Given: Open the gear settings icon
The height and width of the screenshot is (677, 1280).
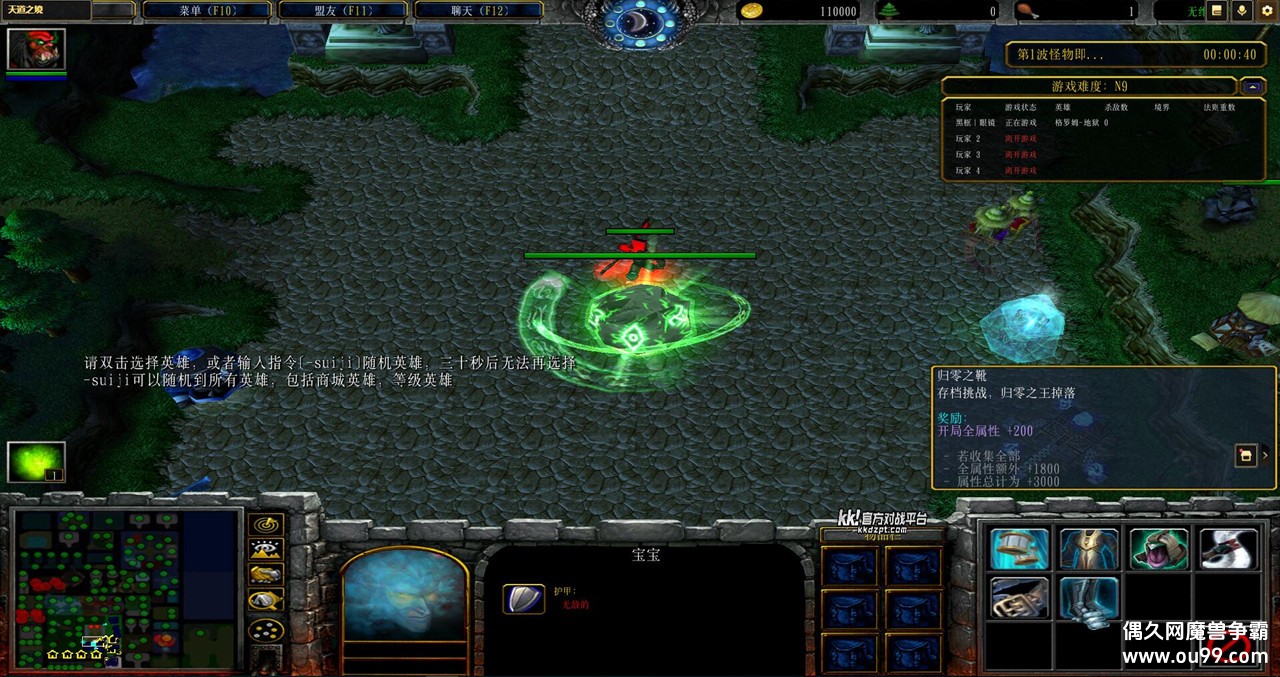Looking at the screenshot, I should pyautogui.click(x=1267, y=11).
